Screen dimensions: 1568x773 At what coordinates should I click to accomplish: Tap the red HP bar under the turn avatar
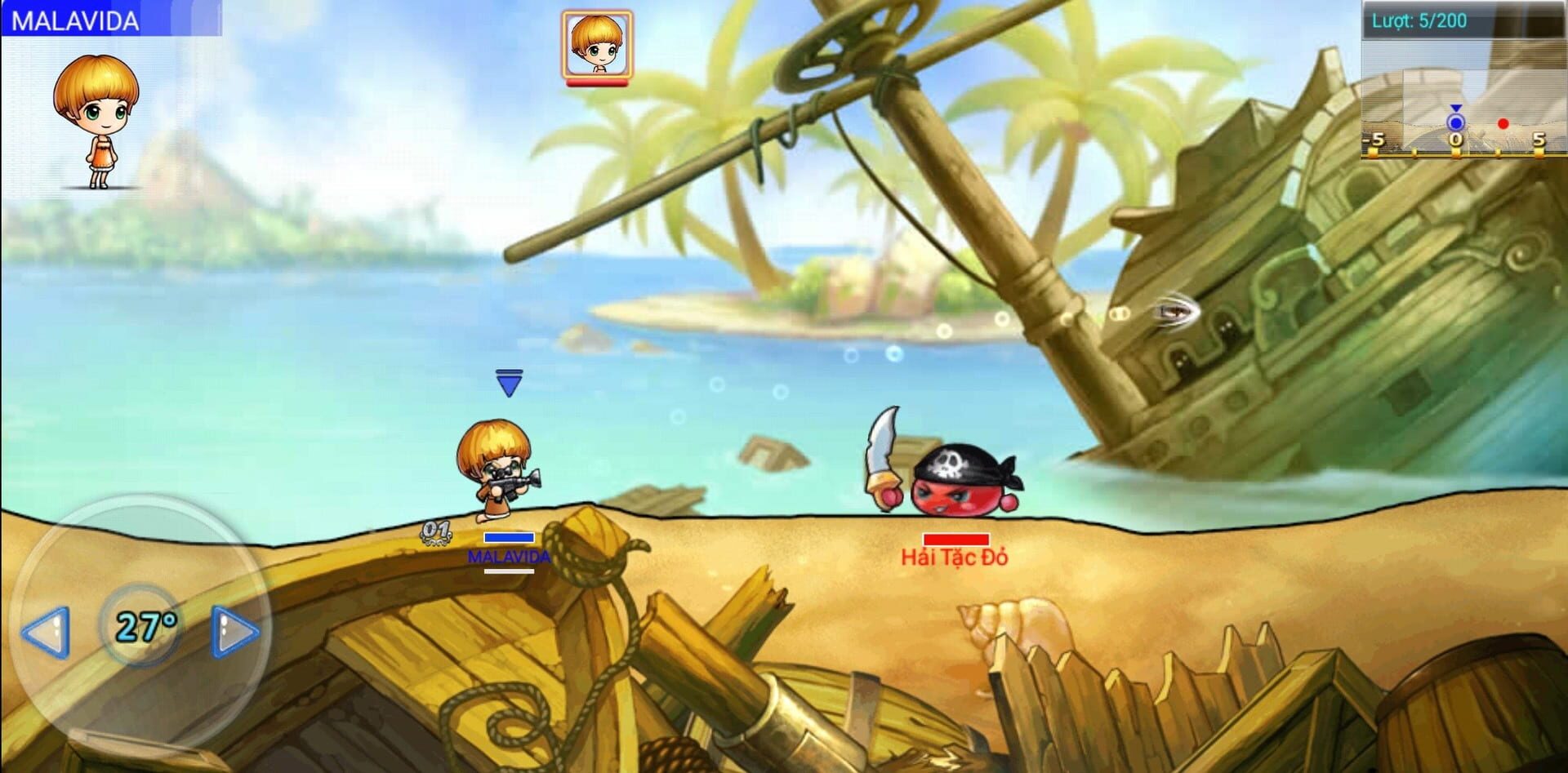597,80
